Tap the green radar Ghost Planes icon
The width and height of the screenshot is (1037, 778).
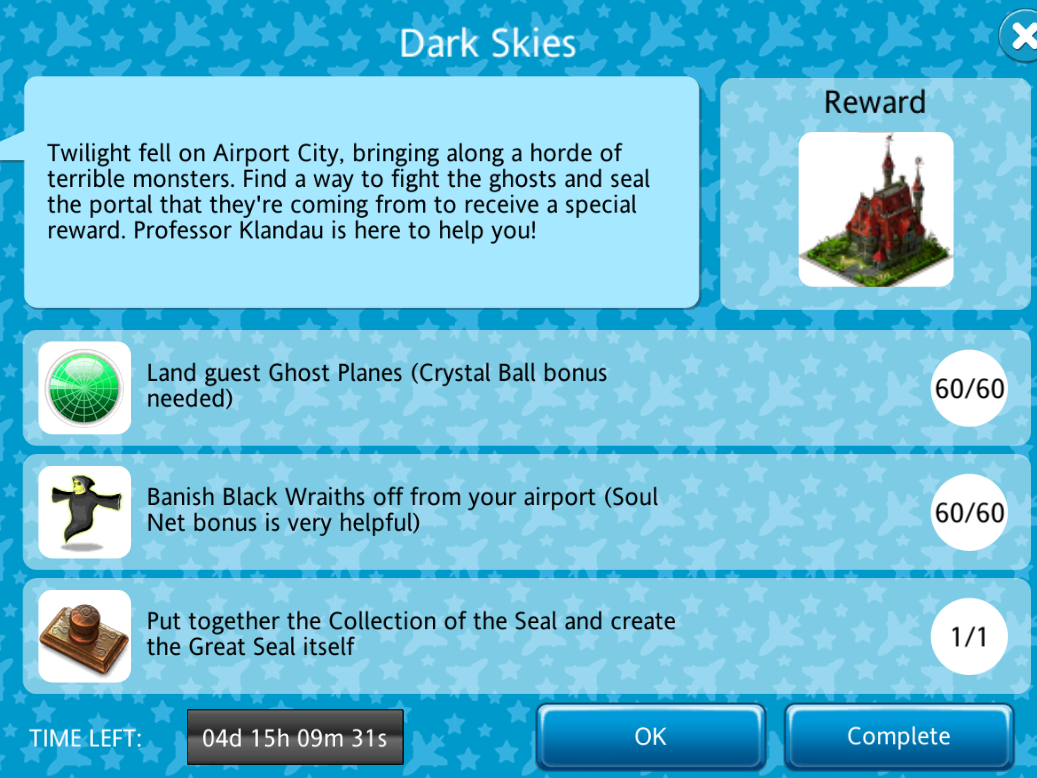point(85,388)
